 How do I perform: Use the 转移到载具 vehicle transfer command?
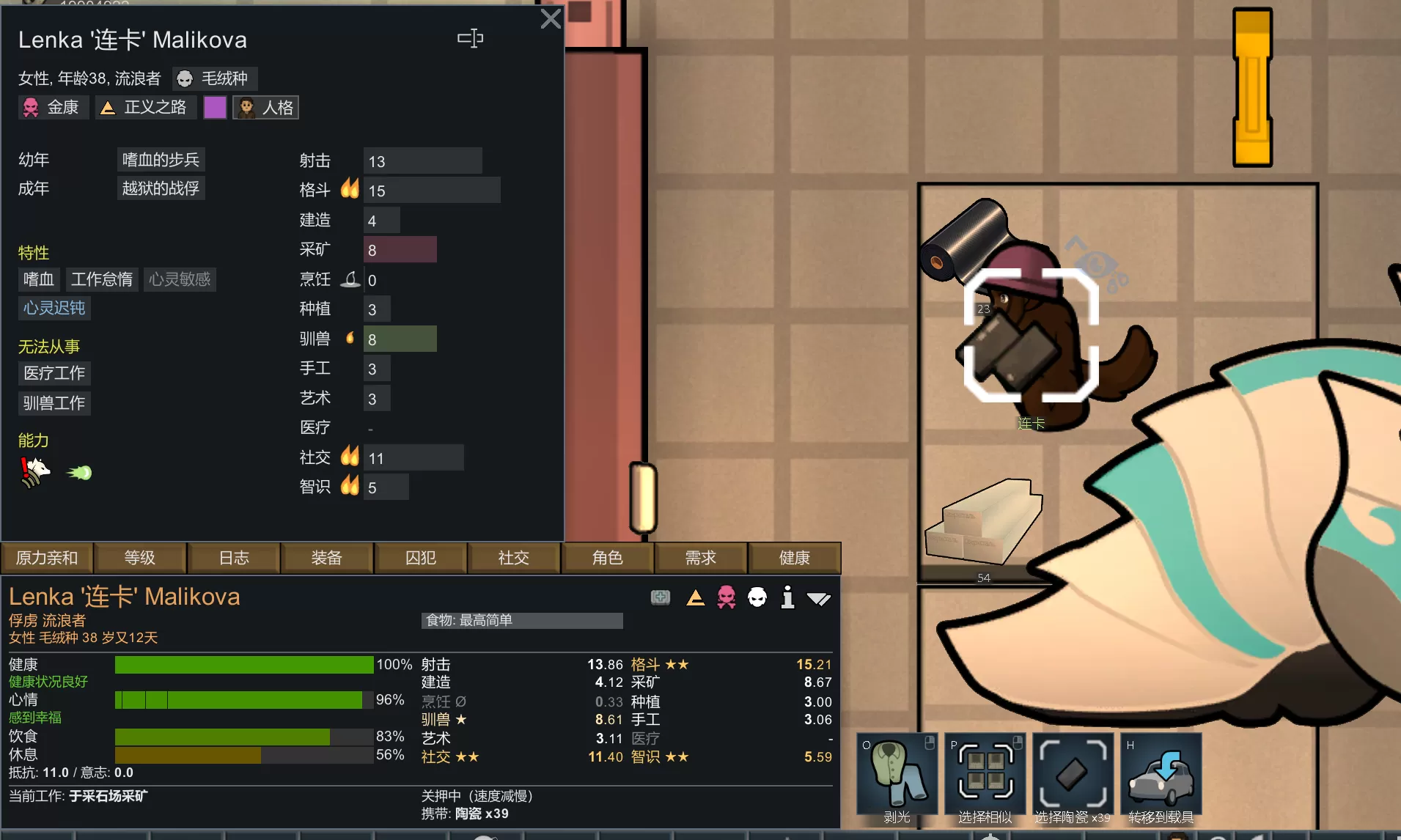pos(1161,778)
